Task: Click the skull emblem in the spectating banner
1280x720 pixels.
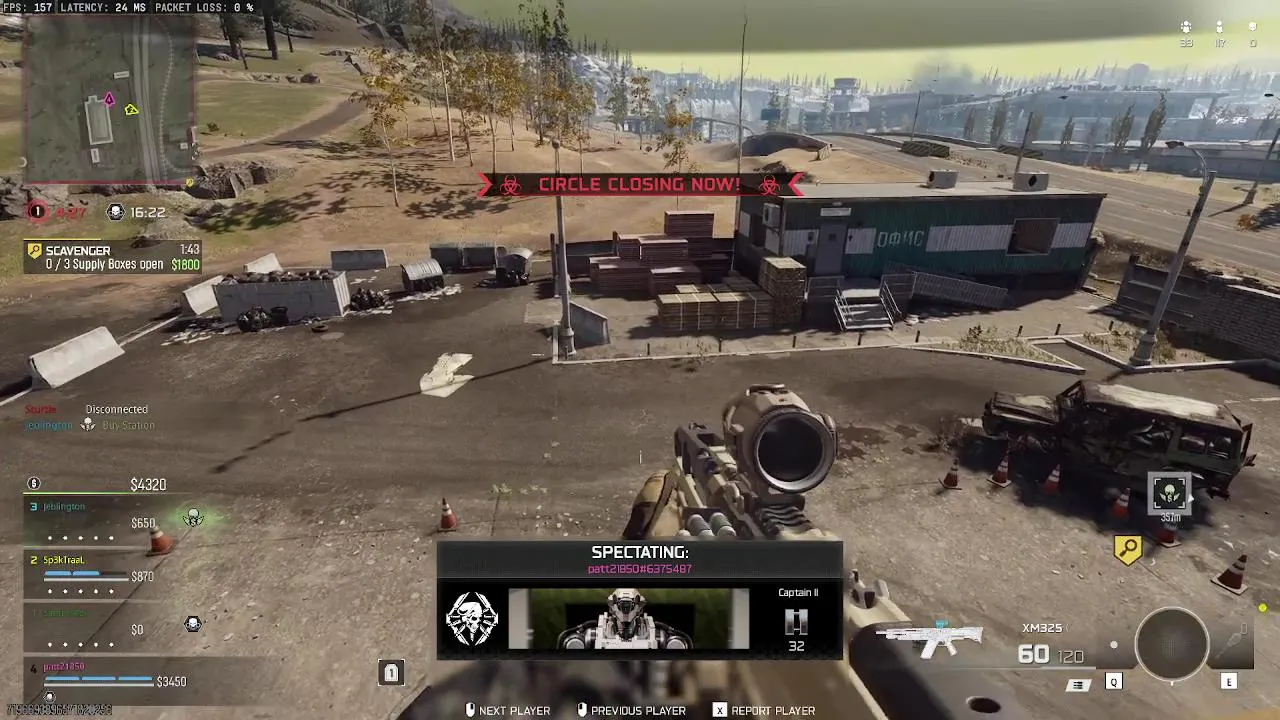Action: (x=471, y=618)
